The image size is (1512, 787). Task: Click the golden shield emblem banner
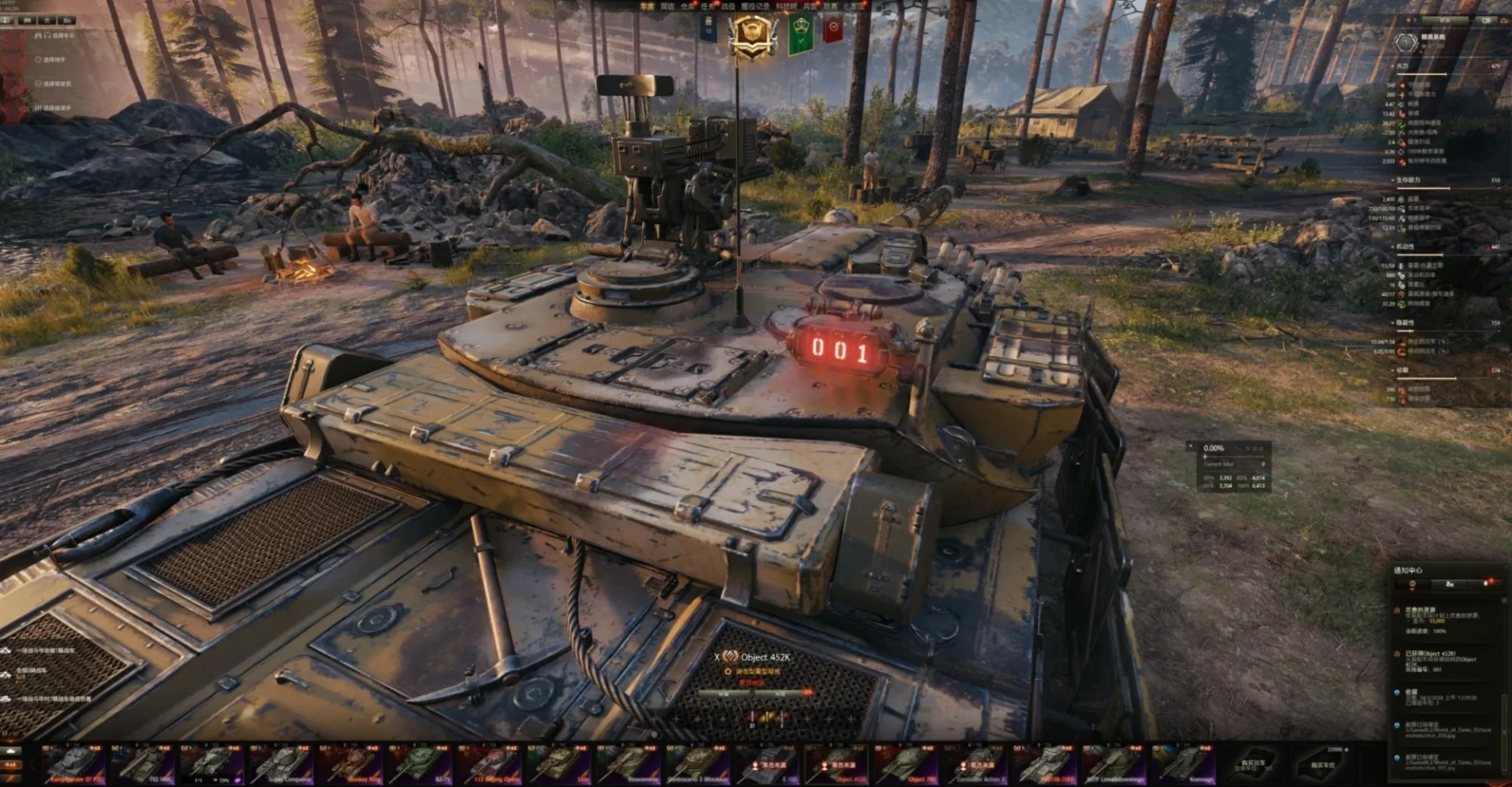tap(752, 35)
